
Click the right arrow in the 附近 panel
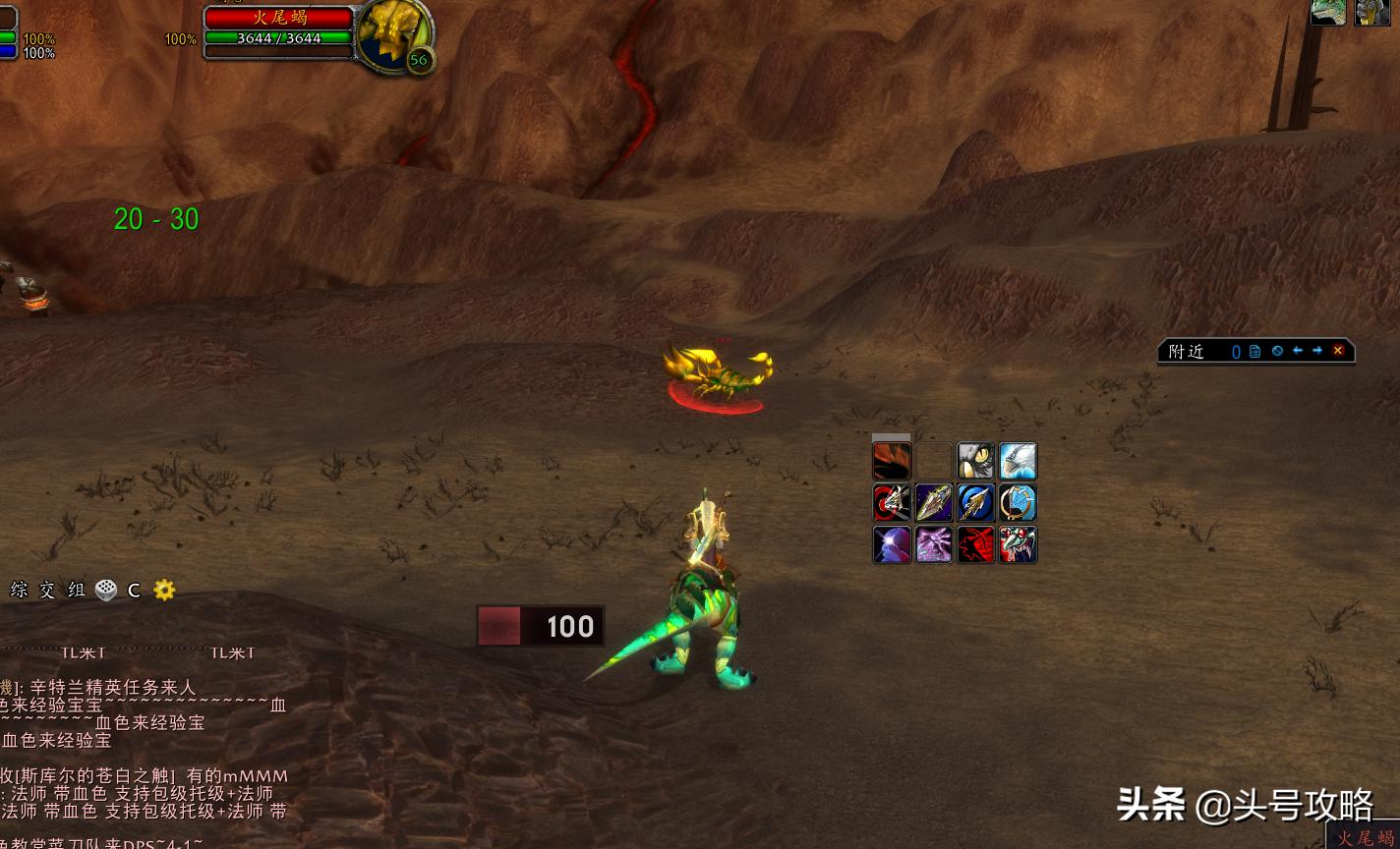tap(1317, 351)
